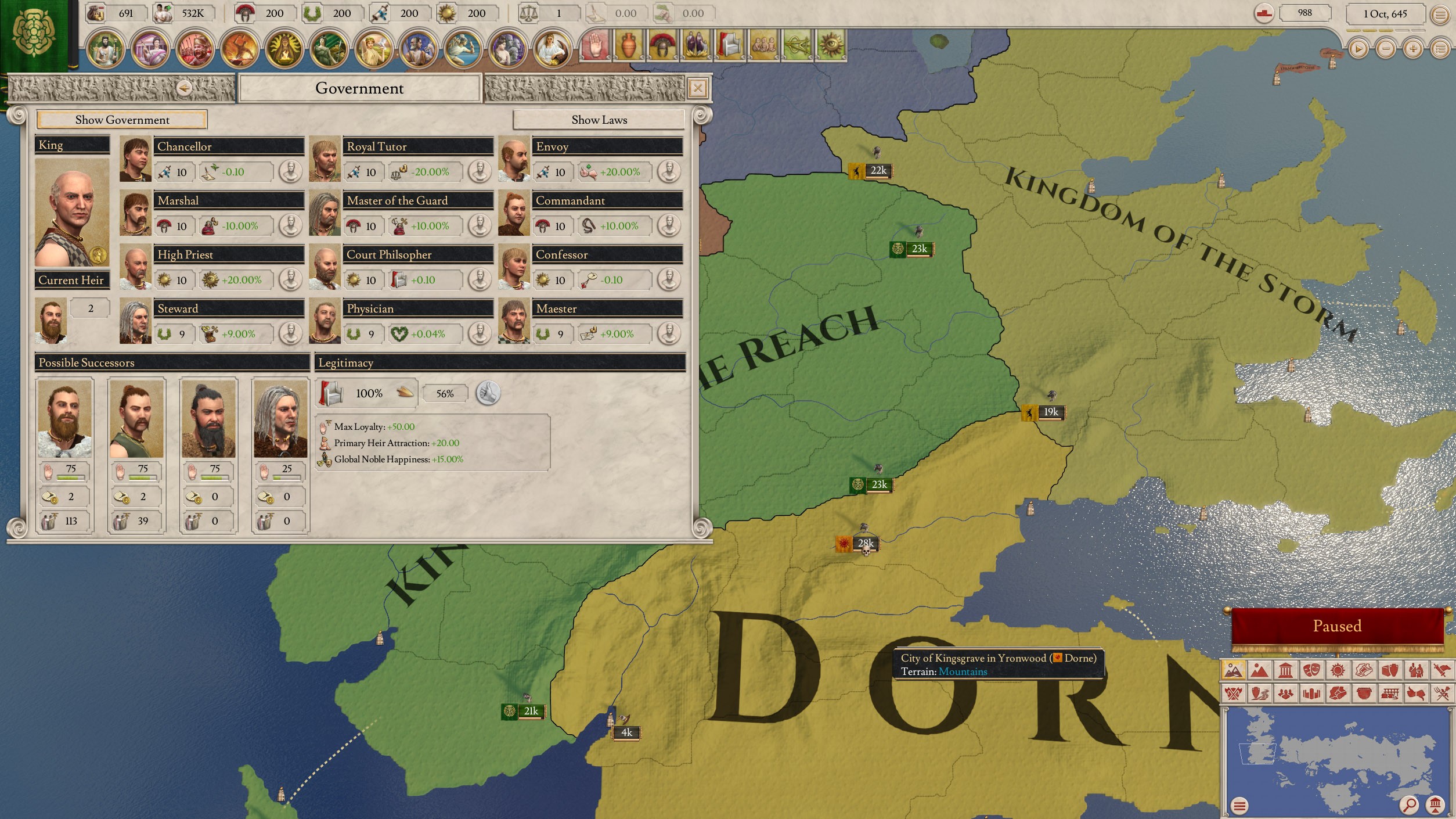Decrease game speed with the minus button
Viewport: 1456px width, 819px height.
pyautogui.click(x=1385, y=49)
